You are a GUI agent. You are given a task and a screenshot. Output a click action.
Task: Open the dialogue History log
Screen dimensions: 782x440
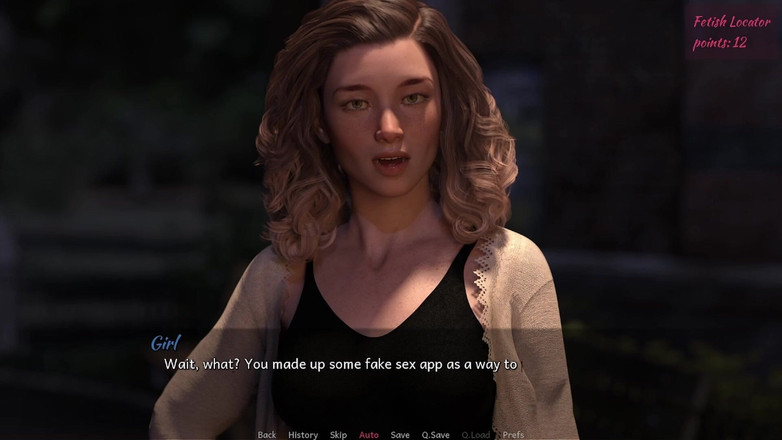pos(303,435)
